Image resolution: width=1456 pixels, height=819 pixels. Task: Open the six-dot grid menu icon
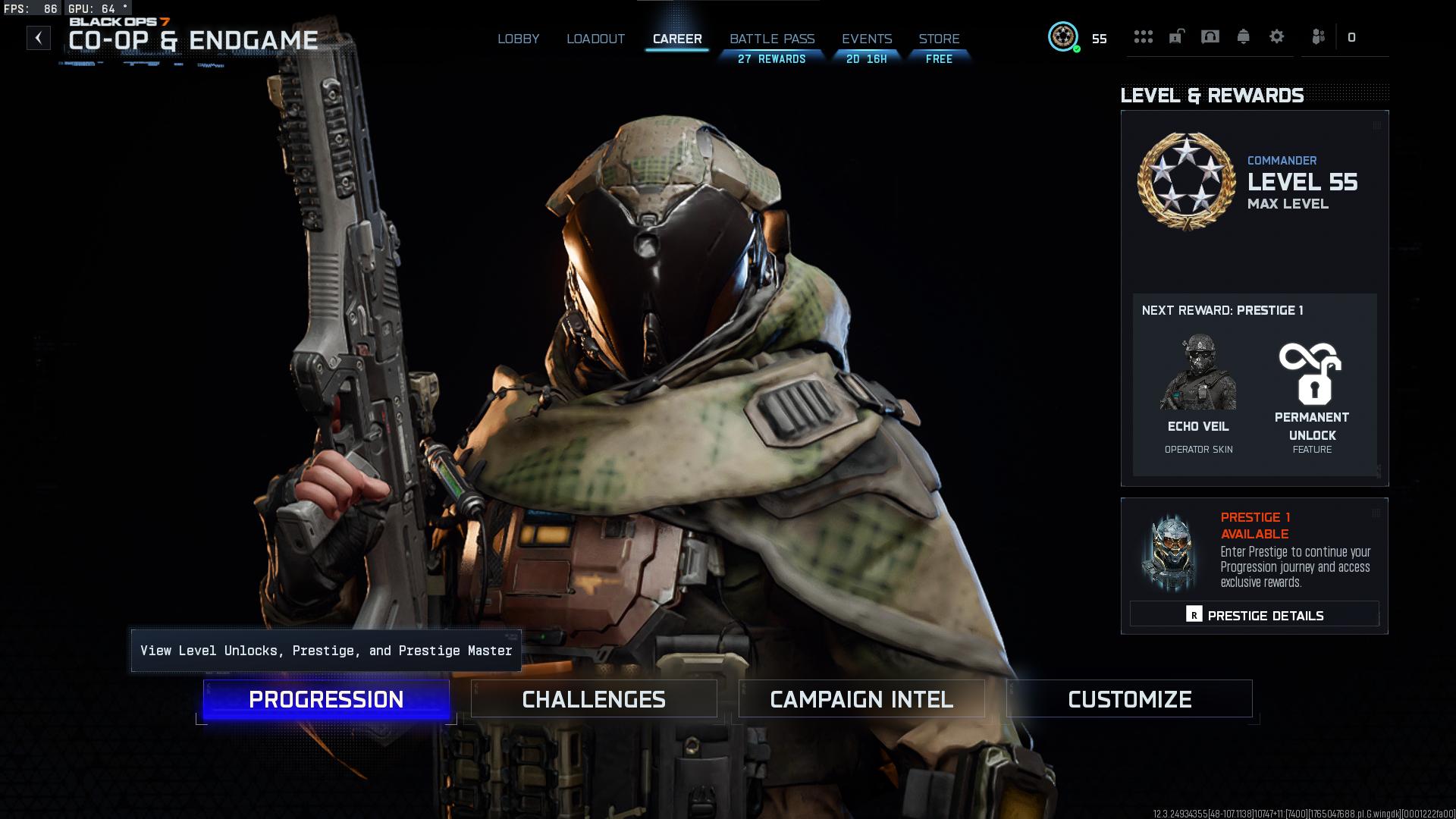click(1144, 36)
